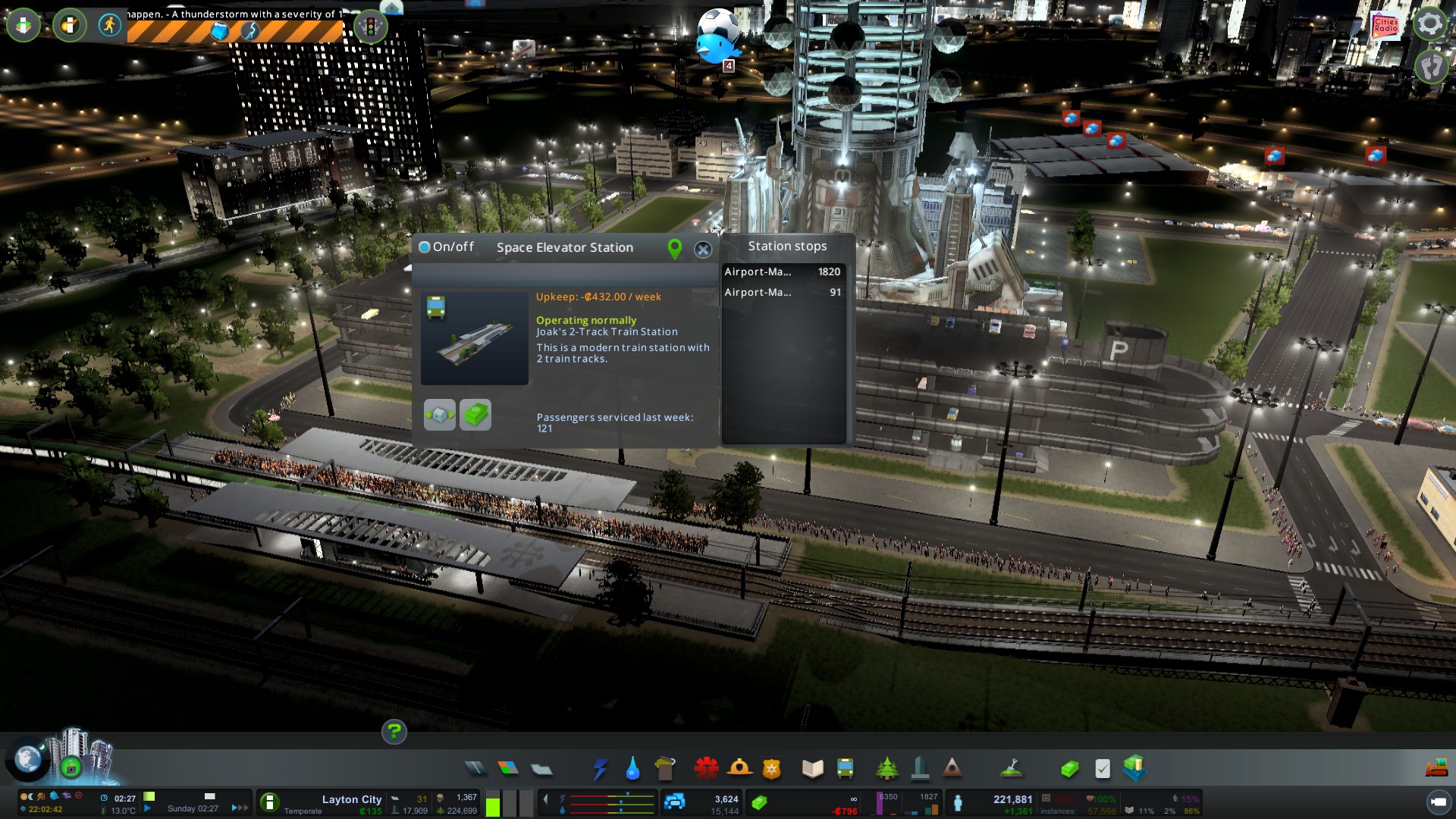
Task: Open the Parks and trees menu
Action: [886, 769]
